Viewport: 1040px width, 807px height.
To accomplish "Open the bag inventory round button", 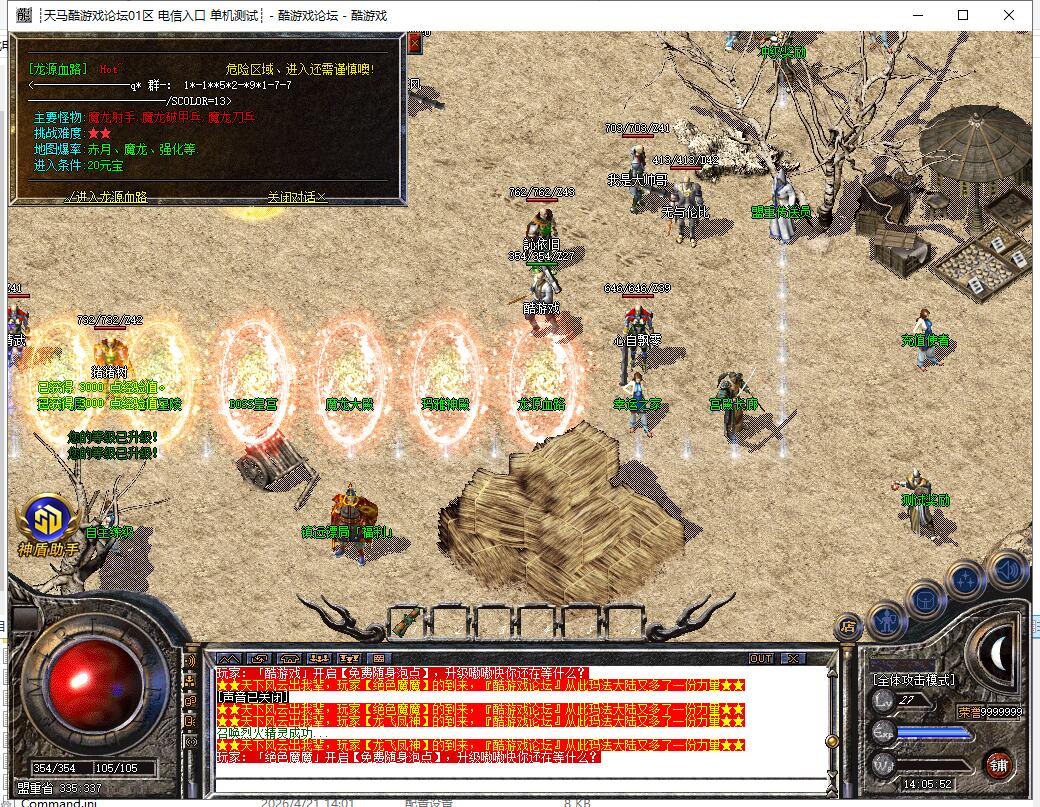I will (926, 598).
